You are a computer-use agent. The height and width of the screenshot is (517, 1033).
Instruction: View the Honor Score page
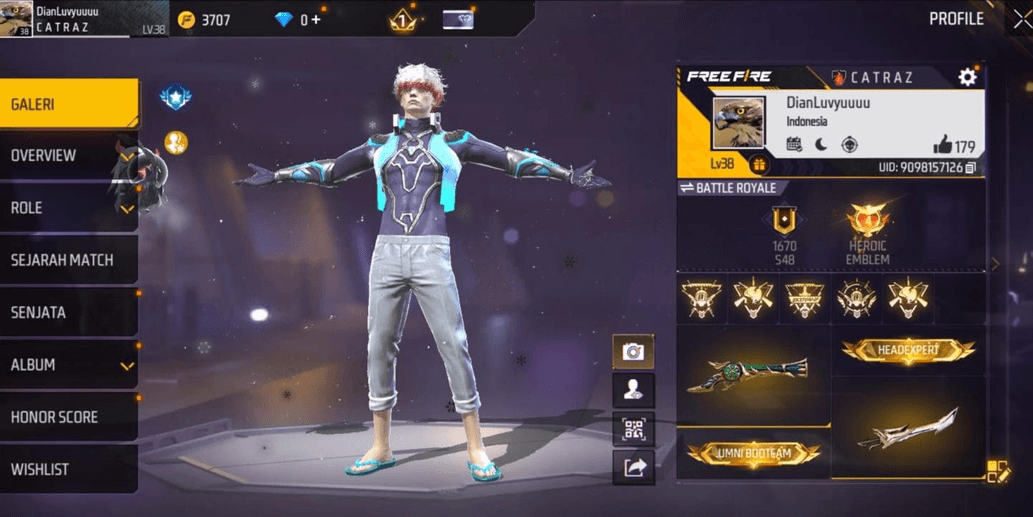68,417
